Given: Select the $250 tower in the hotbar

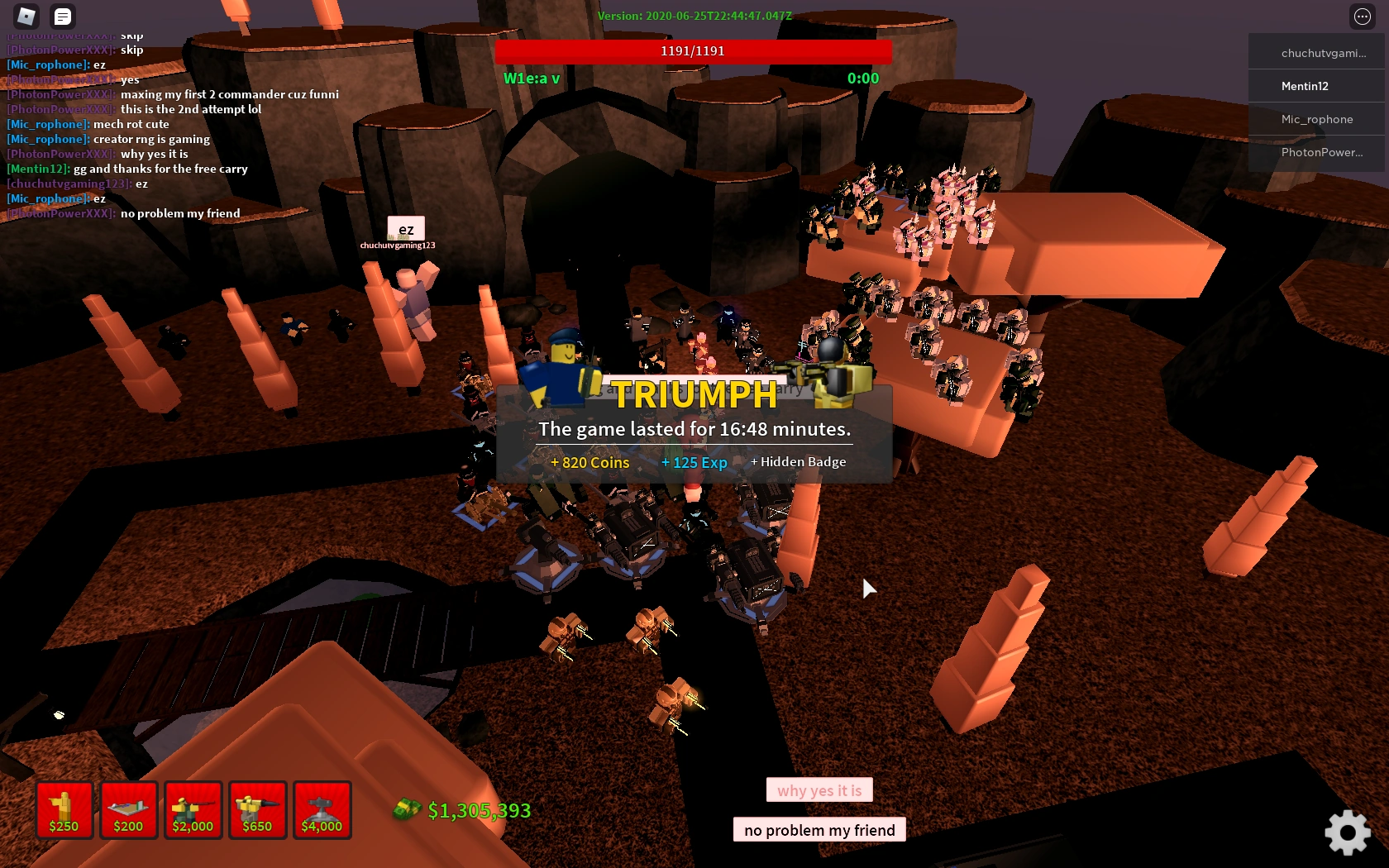Looking at the screenshot, I should click(x=64, y=810).
